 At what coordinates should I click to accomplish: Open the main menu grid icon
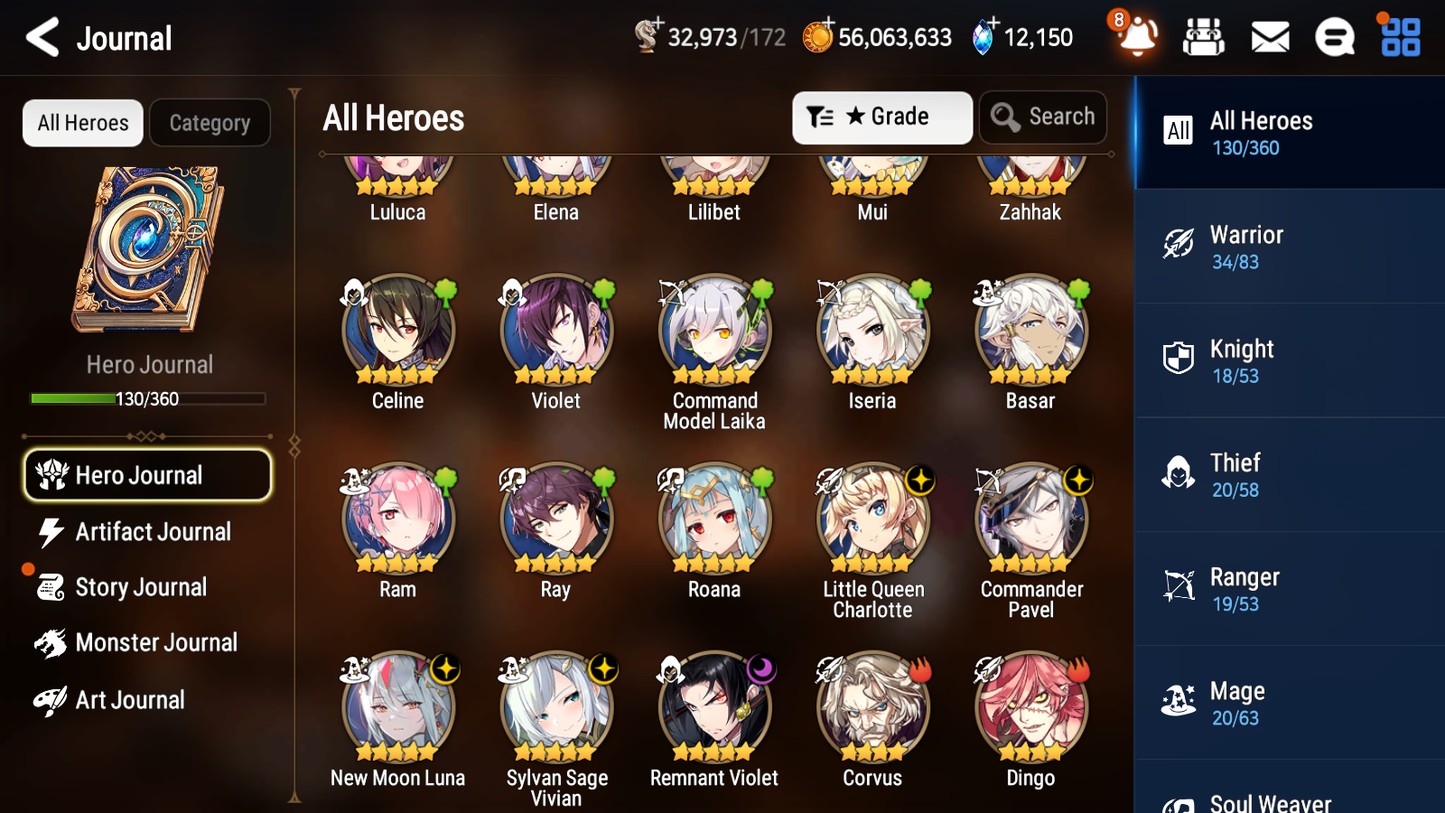tap(1398, 37)
